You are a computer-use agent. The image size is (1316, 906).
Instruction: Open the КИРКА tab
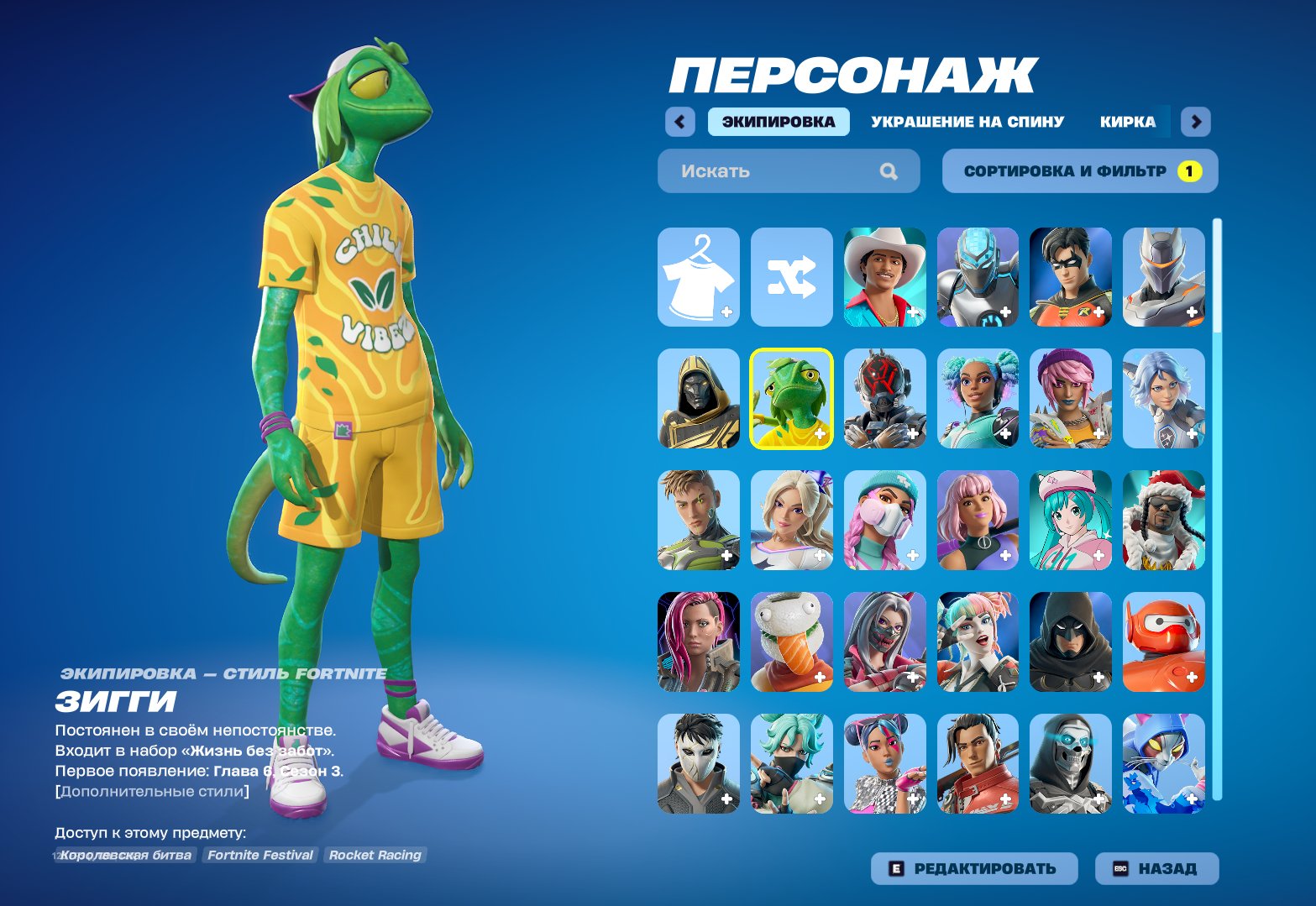point(1128,121)
